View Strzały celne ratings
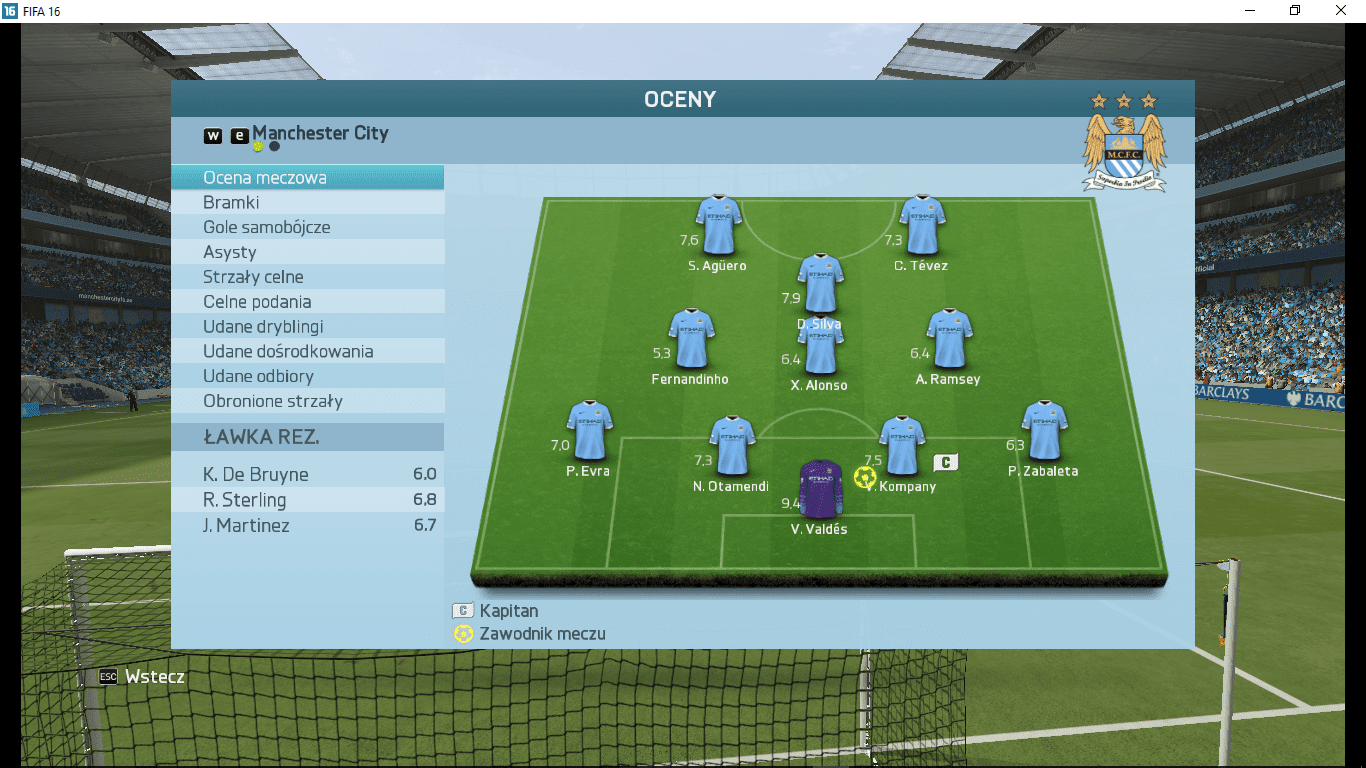Image resolution: width=1366 pixels, height=768 pixels. click(x=307, y=277)
